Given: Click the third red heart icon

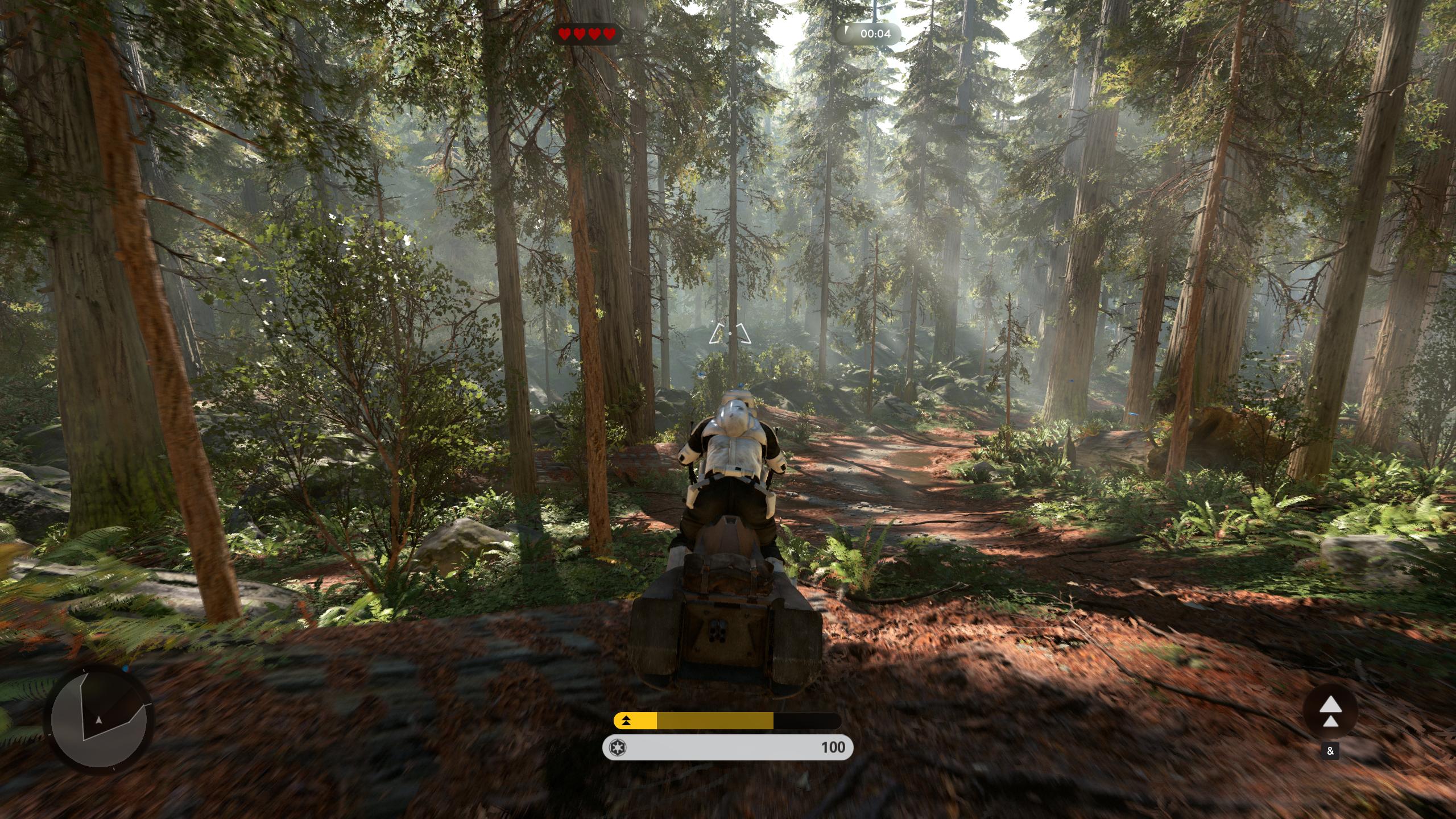Looking at the screenshot, I should pyautogui.click(x=594, y=34).
